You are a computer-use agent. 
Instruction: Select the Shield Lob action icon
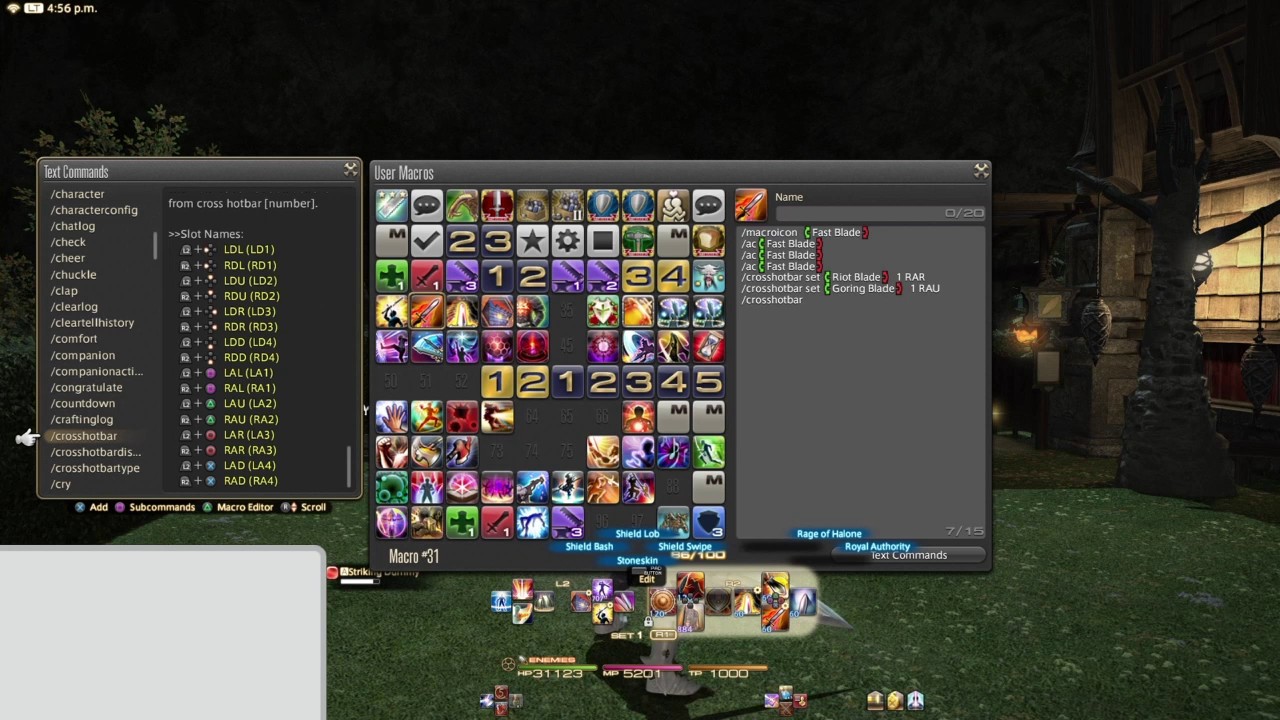coord(637,533)
